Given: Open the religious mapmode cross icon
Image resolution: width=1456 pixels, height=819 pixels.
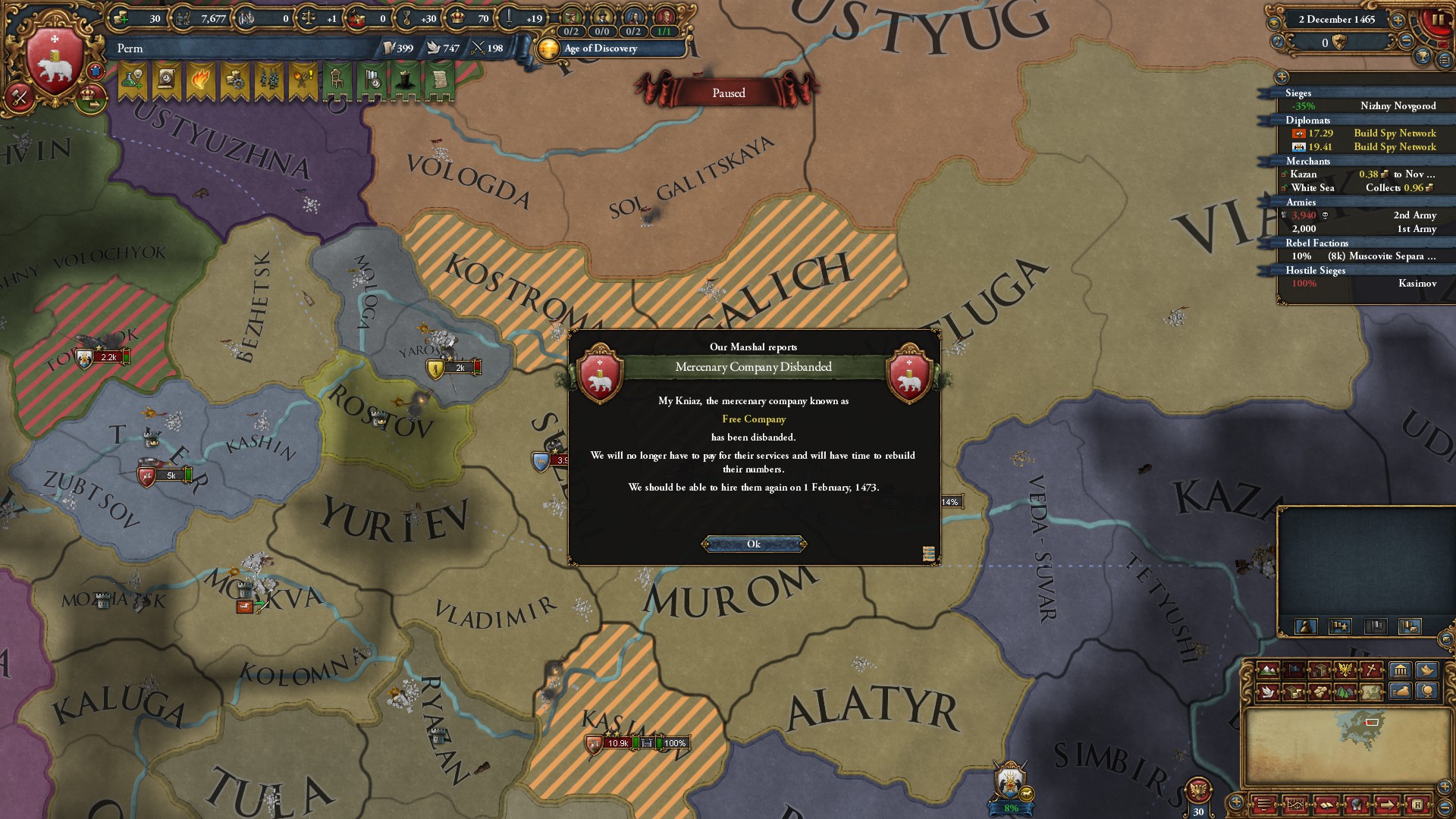Looking at the screenshot, I should [x=1369, y=669].
